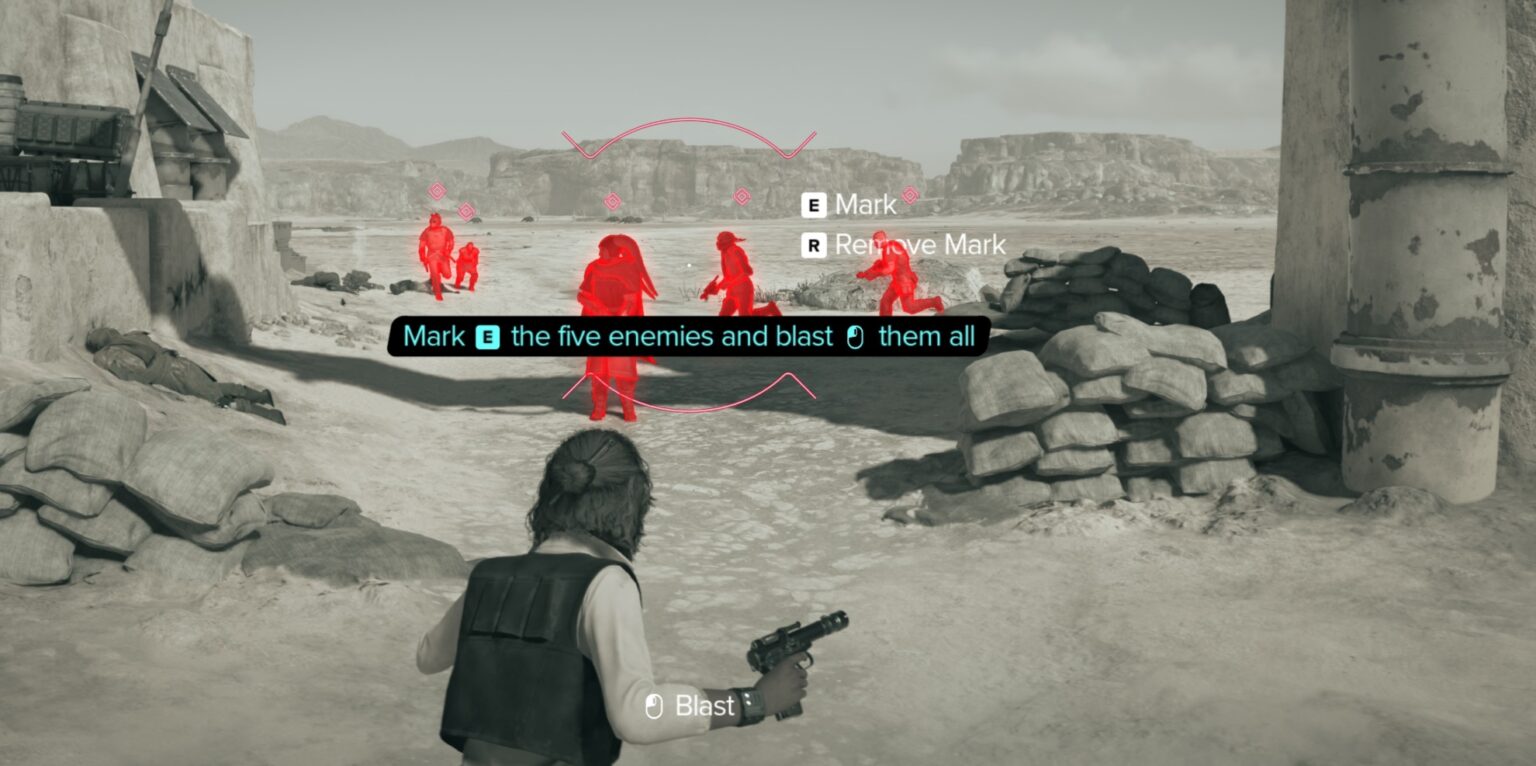Select the diamond marker above the rightmost running enemy

click(908, 196)
